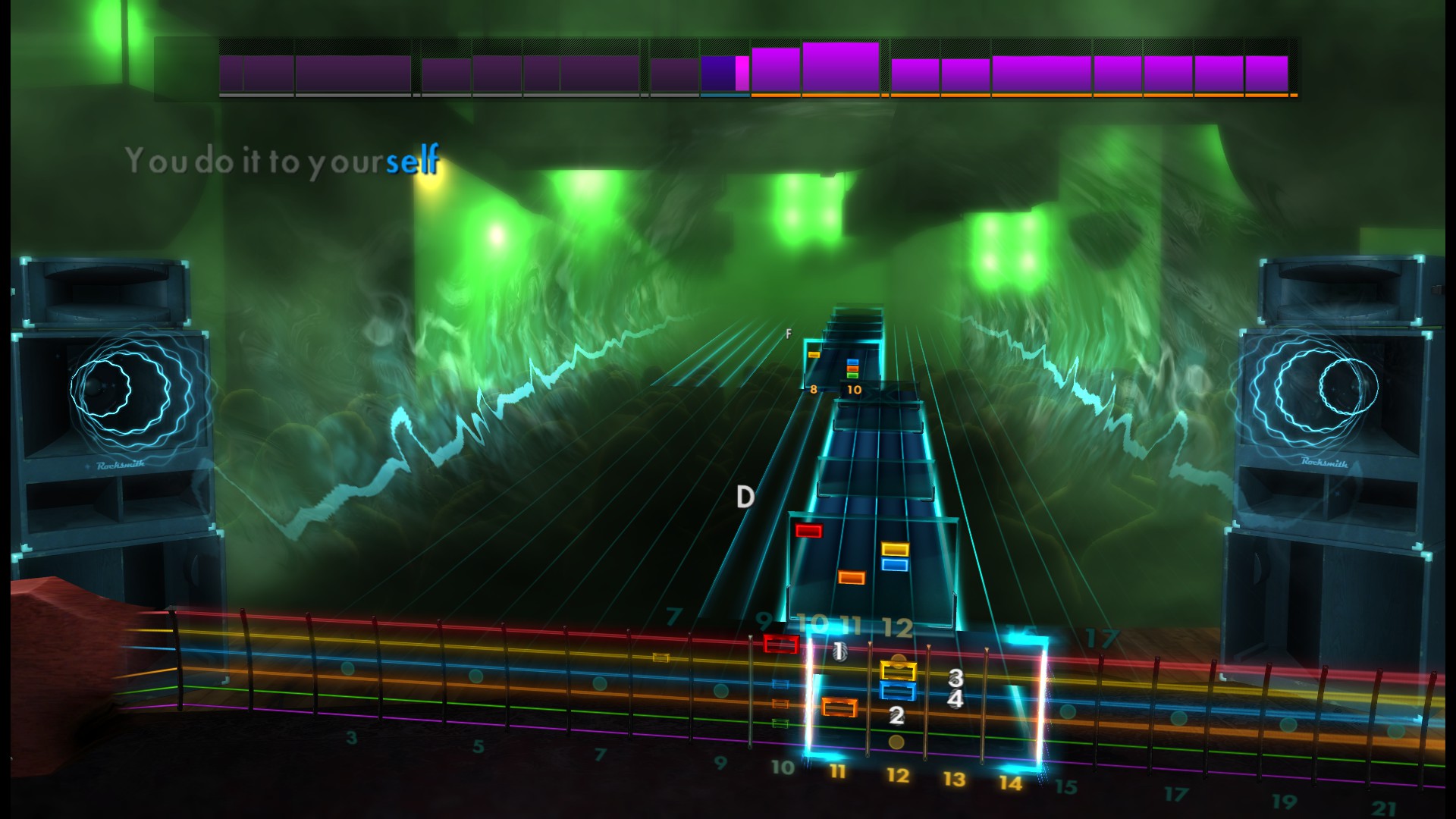Click the chord name D label
The image size is (1456, 819).
pos(745,496)
